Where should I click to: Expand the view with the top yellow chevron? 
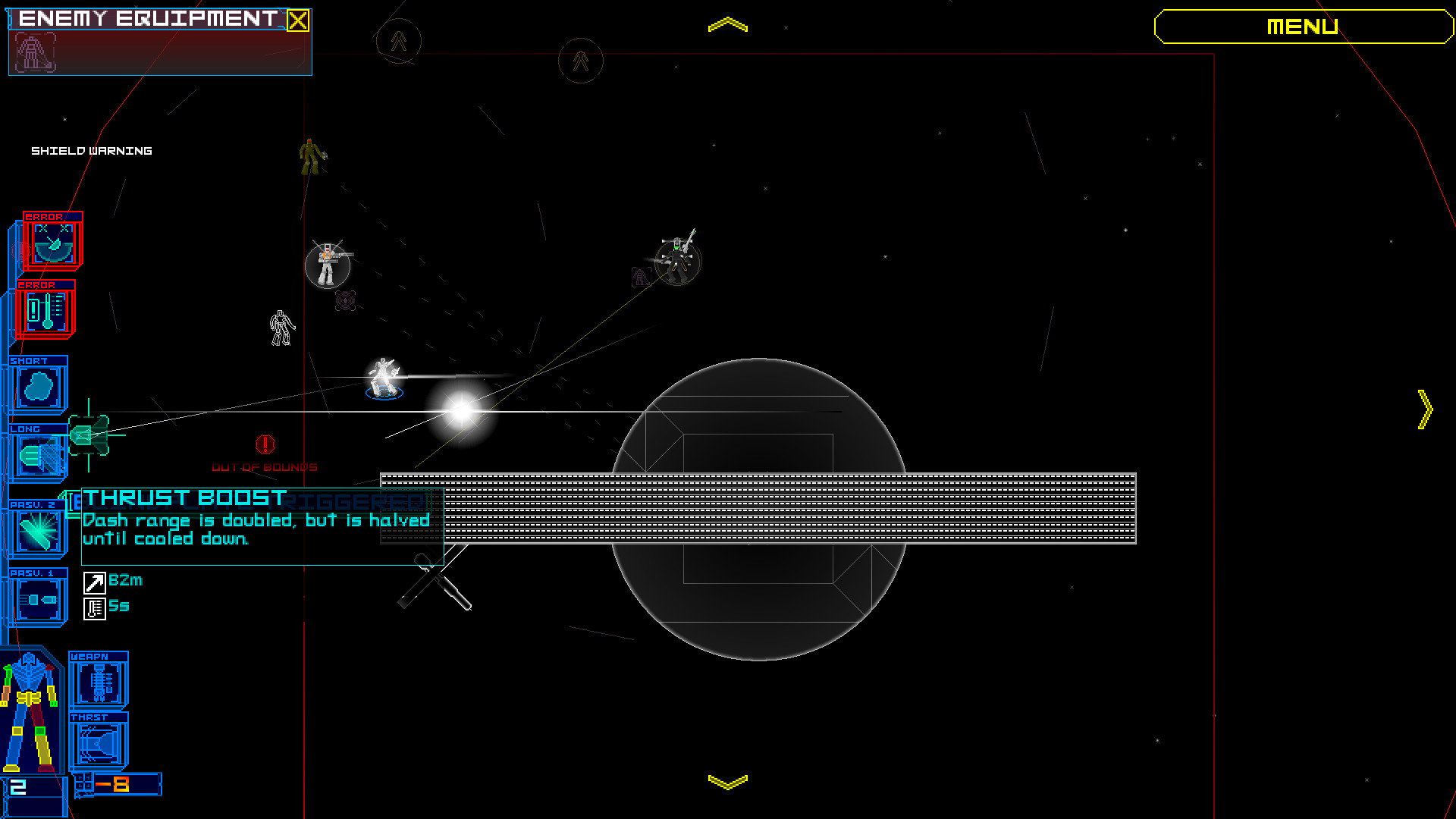click(x=727, y=24)
